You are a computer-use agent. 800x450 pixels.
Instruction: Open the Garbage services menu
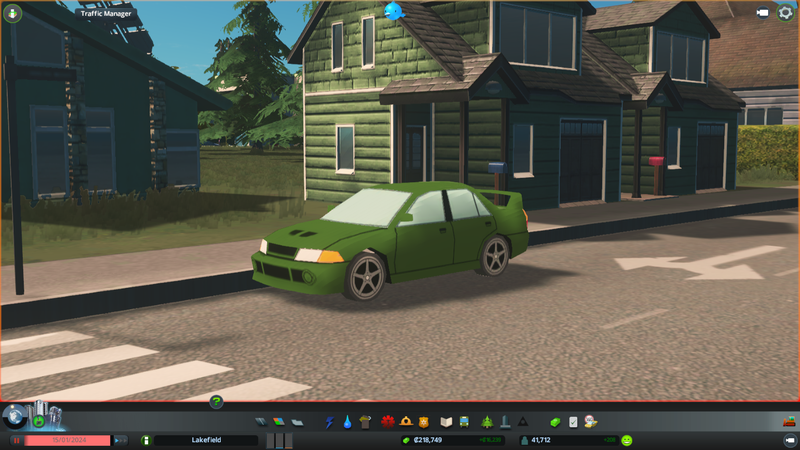pos(365,422)
